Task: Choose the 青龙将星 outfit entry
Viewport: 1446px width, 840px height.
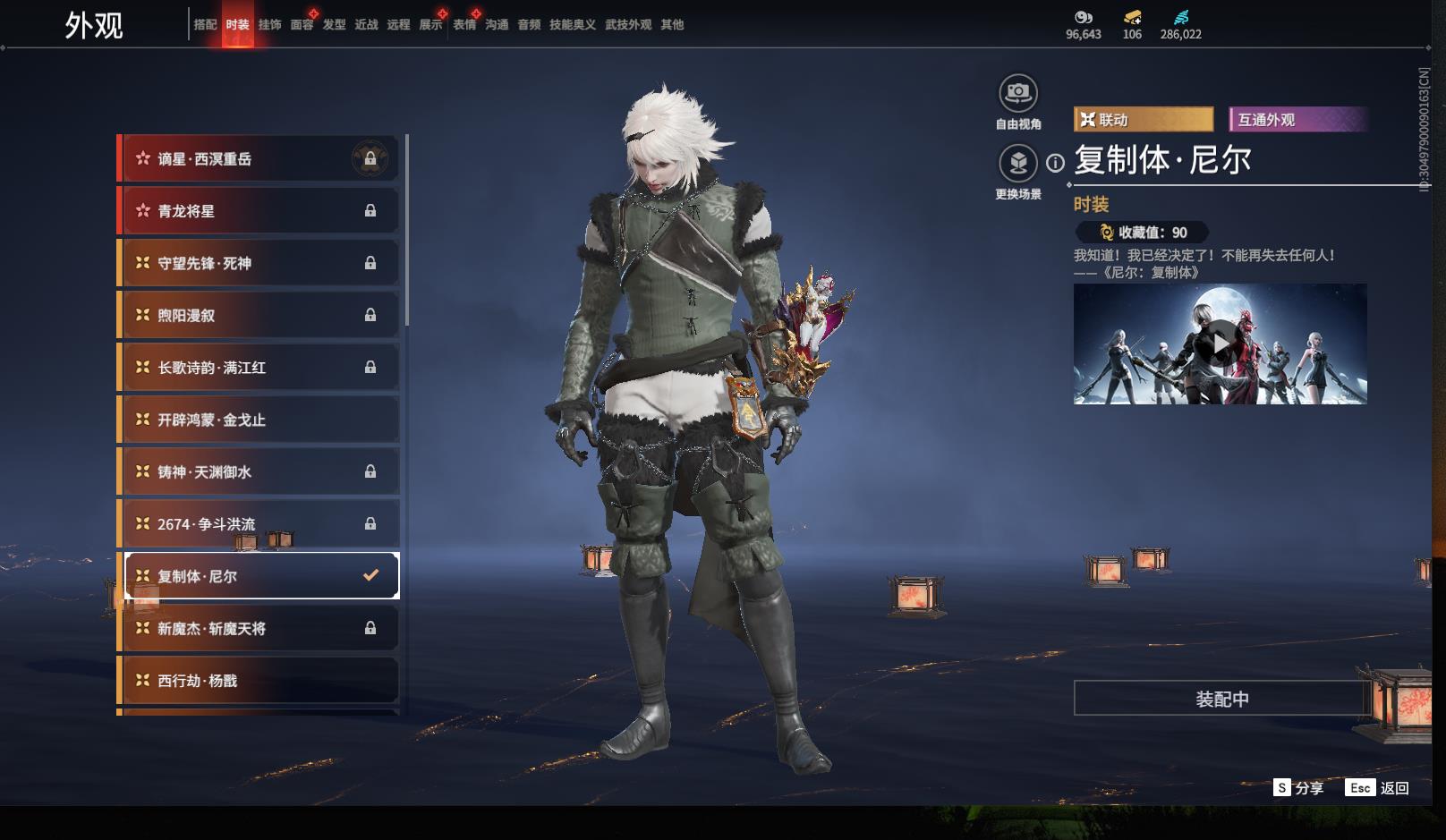Action: 259,211
